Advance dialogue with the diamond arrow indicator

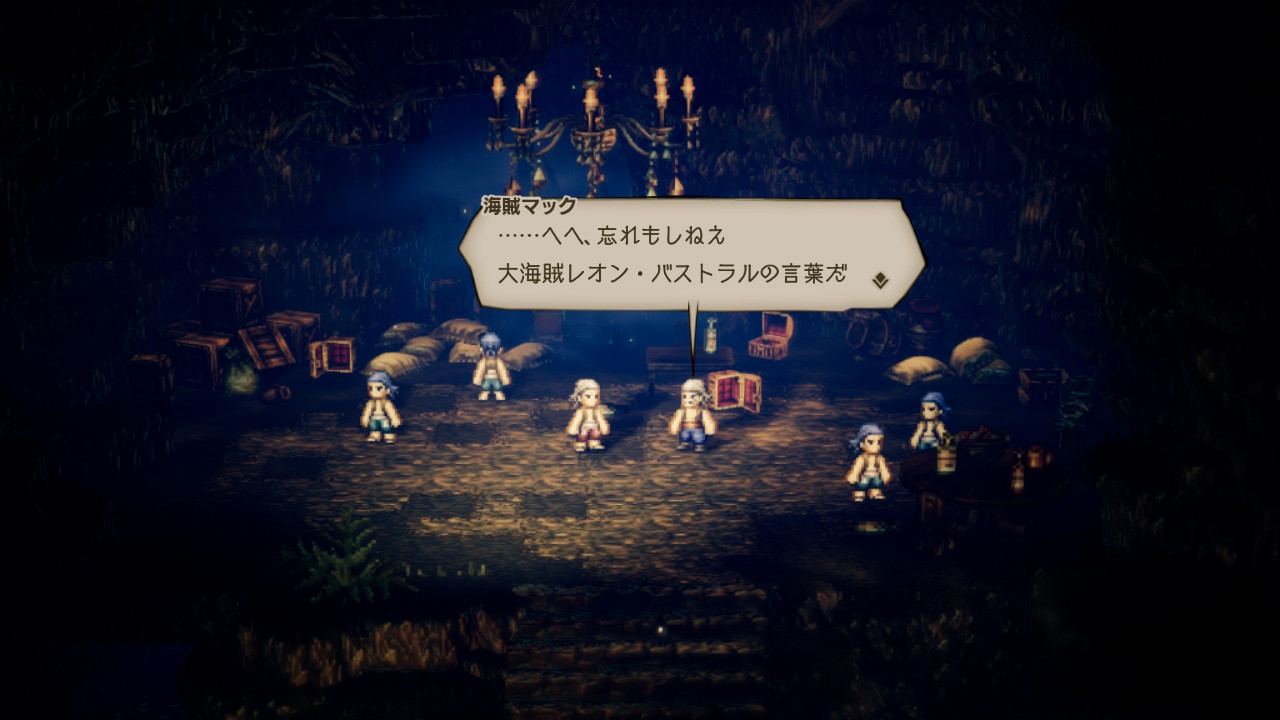[x=880, y=280]
